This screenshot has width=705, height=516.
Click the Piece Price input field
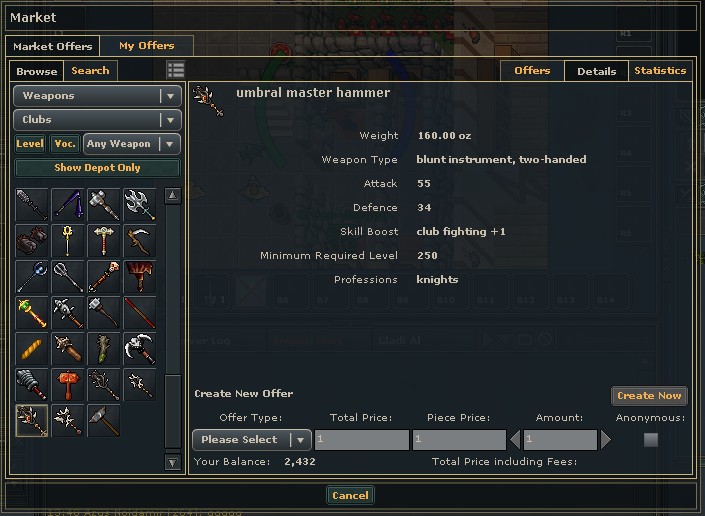[x=459, y=440]
